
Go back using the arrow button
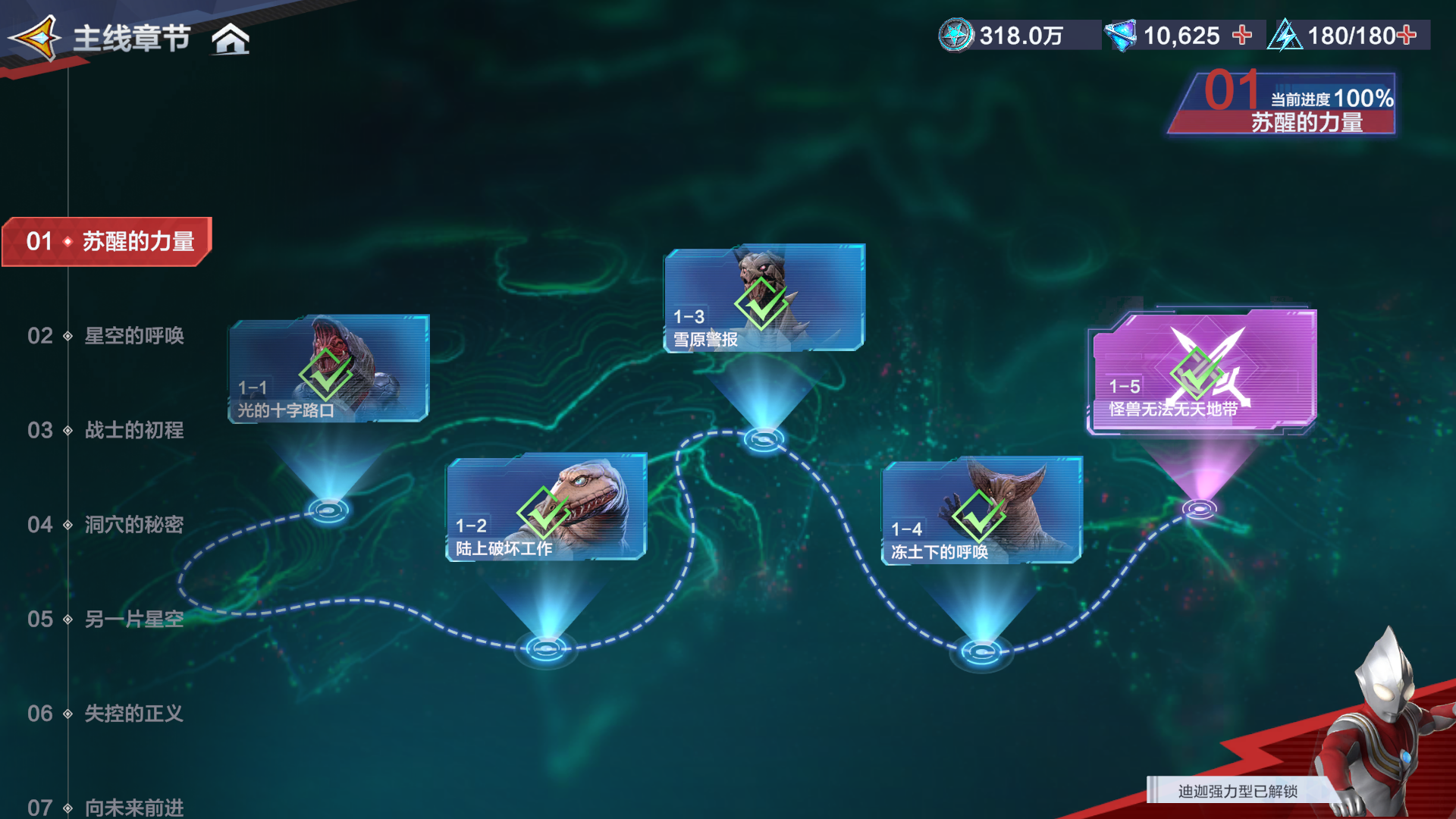(36, 37)
